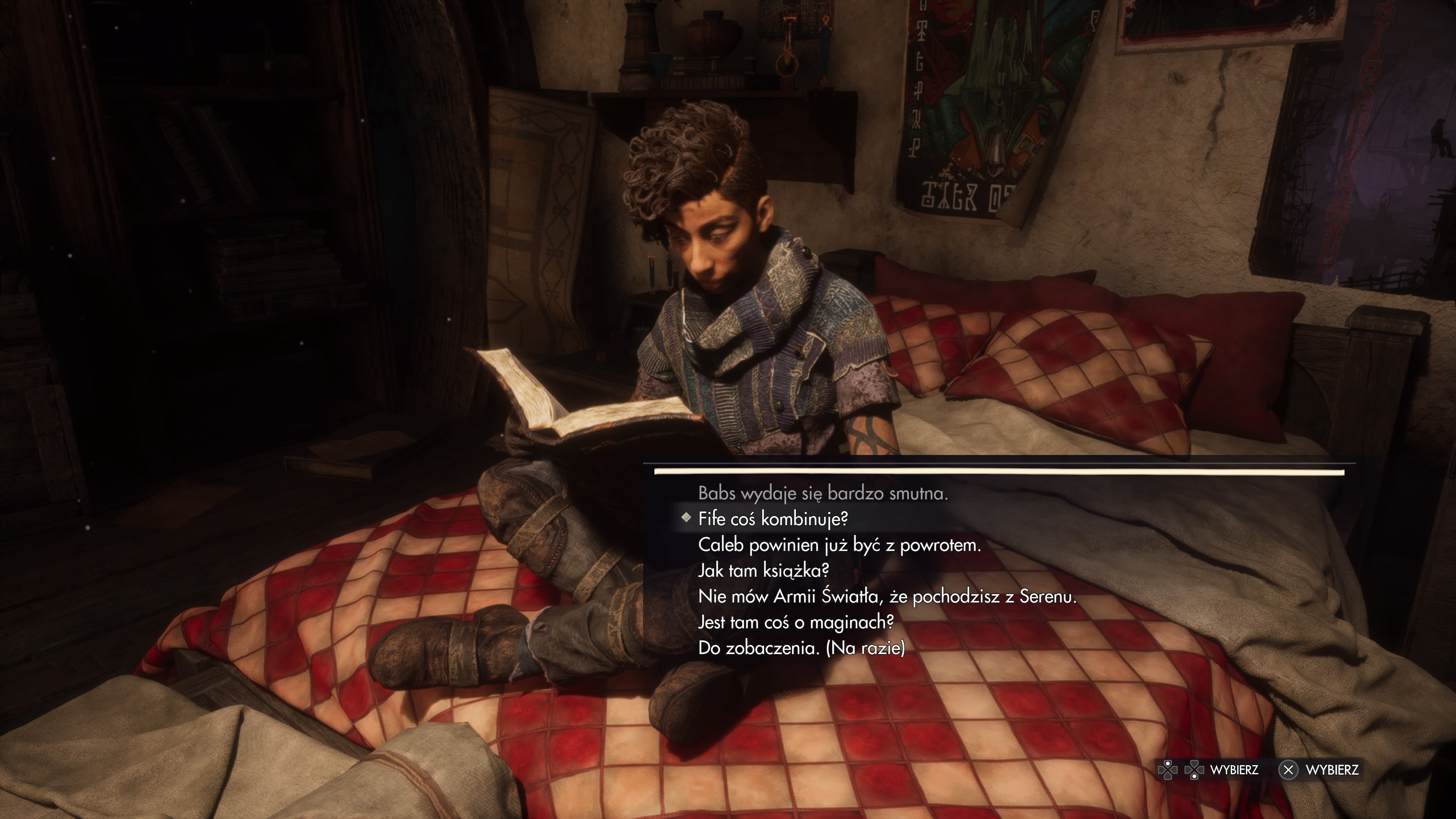Select the "Fife coś kombinuje?" dialogue option
This screenshot has width=1456, height=819.
click(773, 519)
